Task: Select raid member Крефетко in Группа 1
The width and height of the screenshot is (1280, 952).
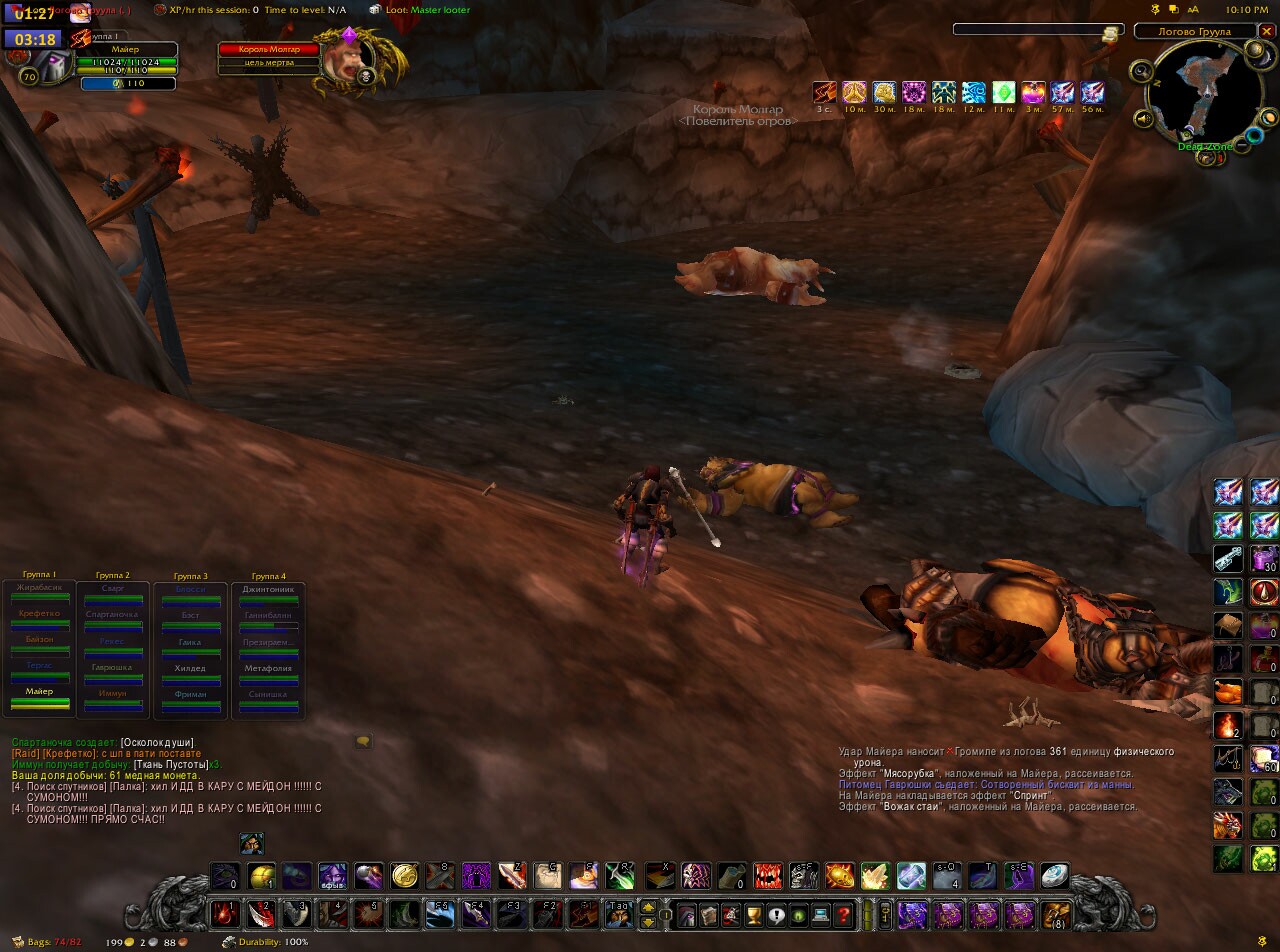Action: coord(40,615)
